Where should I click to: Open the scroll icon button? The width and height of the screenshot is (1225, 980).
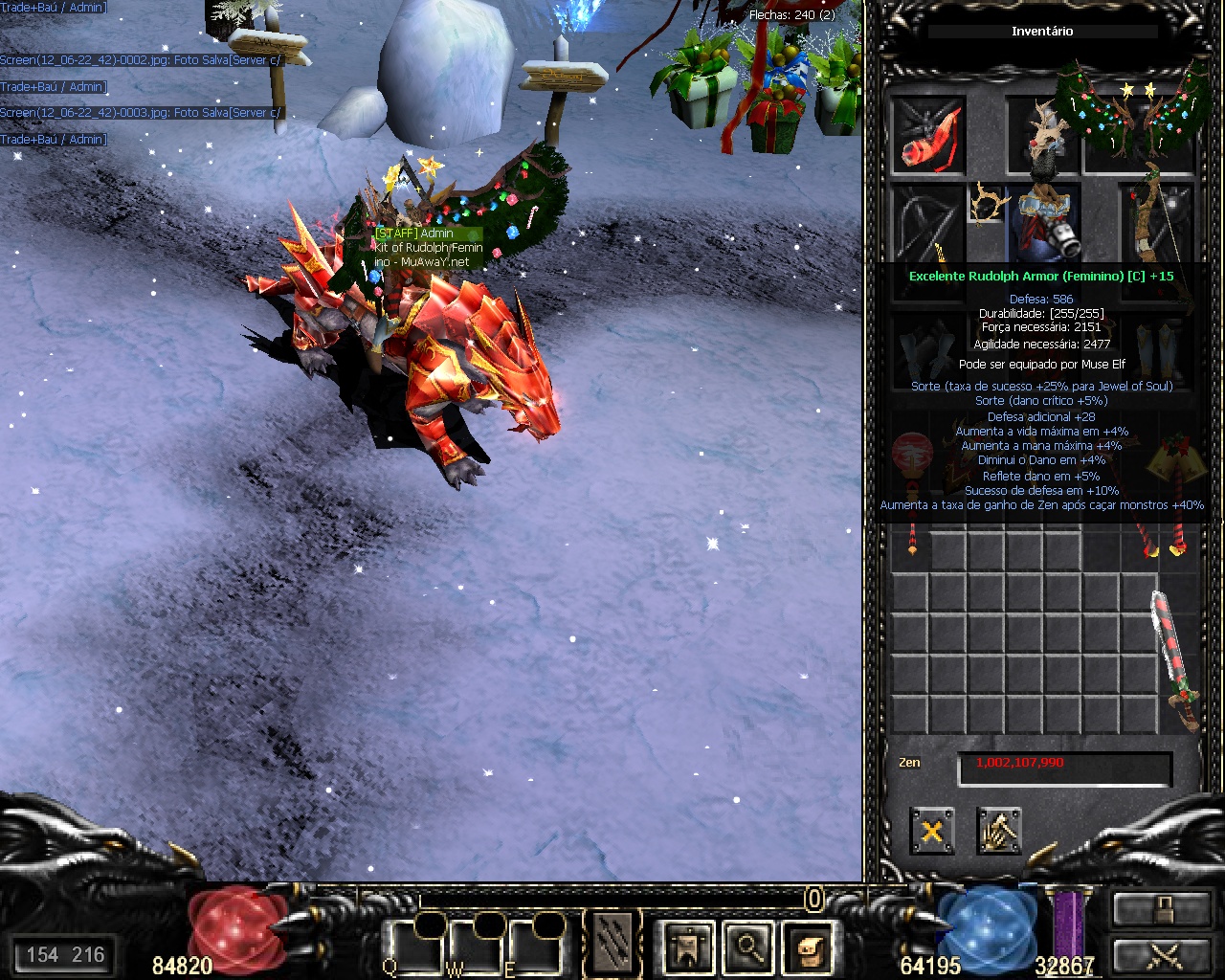click(809, 947)
